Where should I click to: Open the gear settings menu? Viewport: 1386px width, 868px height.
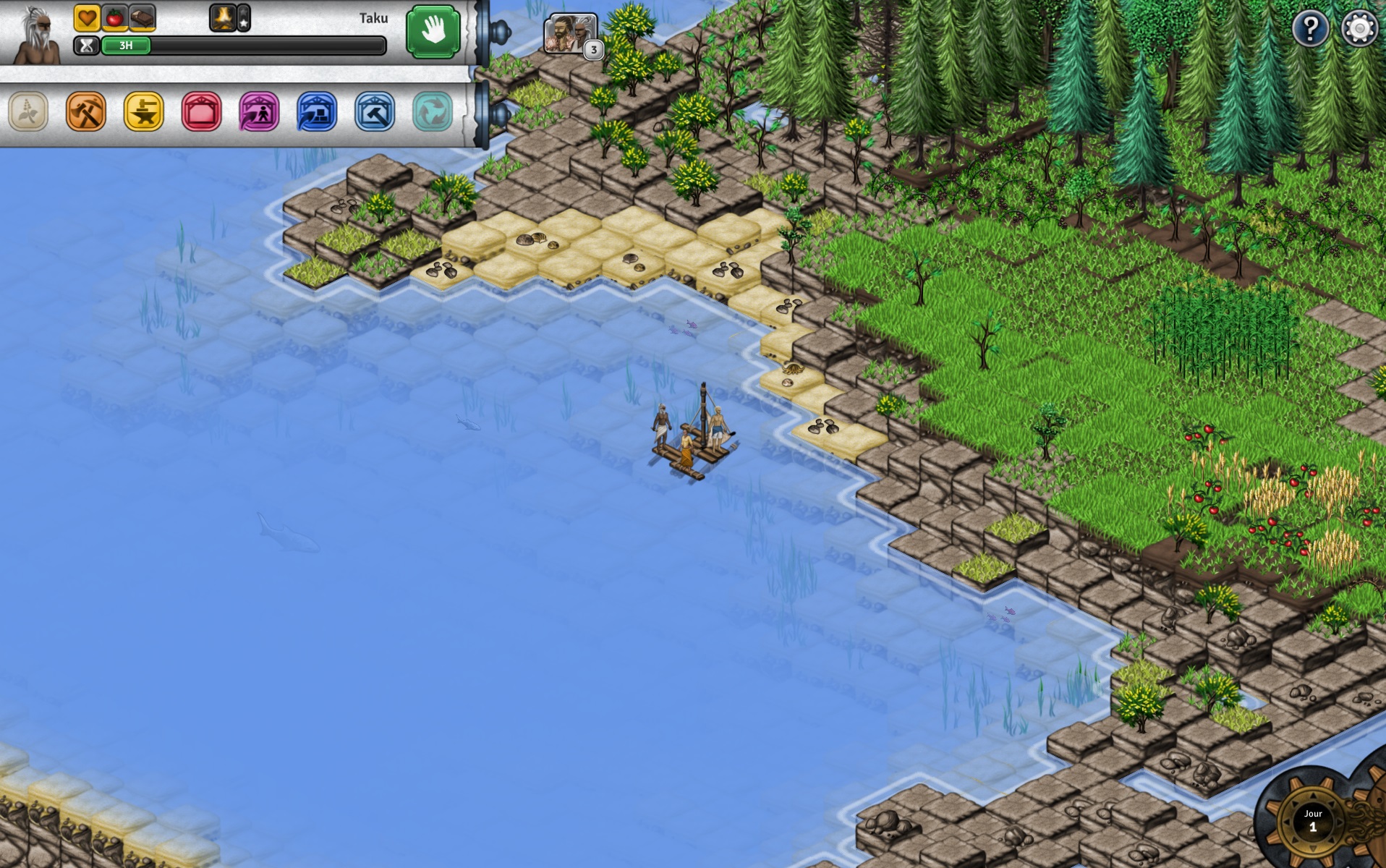click(x=1359, y=29)
